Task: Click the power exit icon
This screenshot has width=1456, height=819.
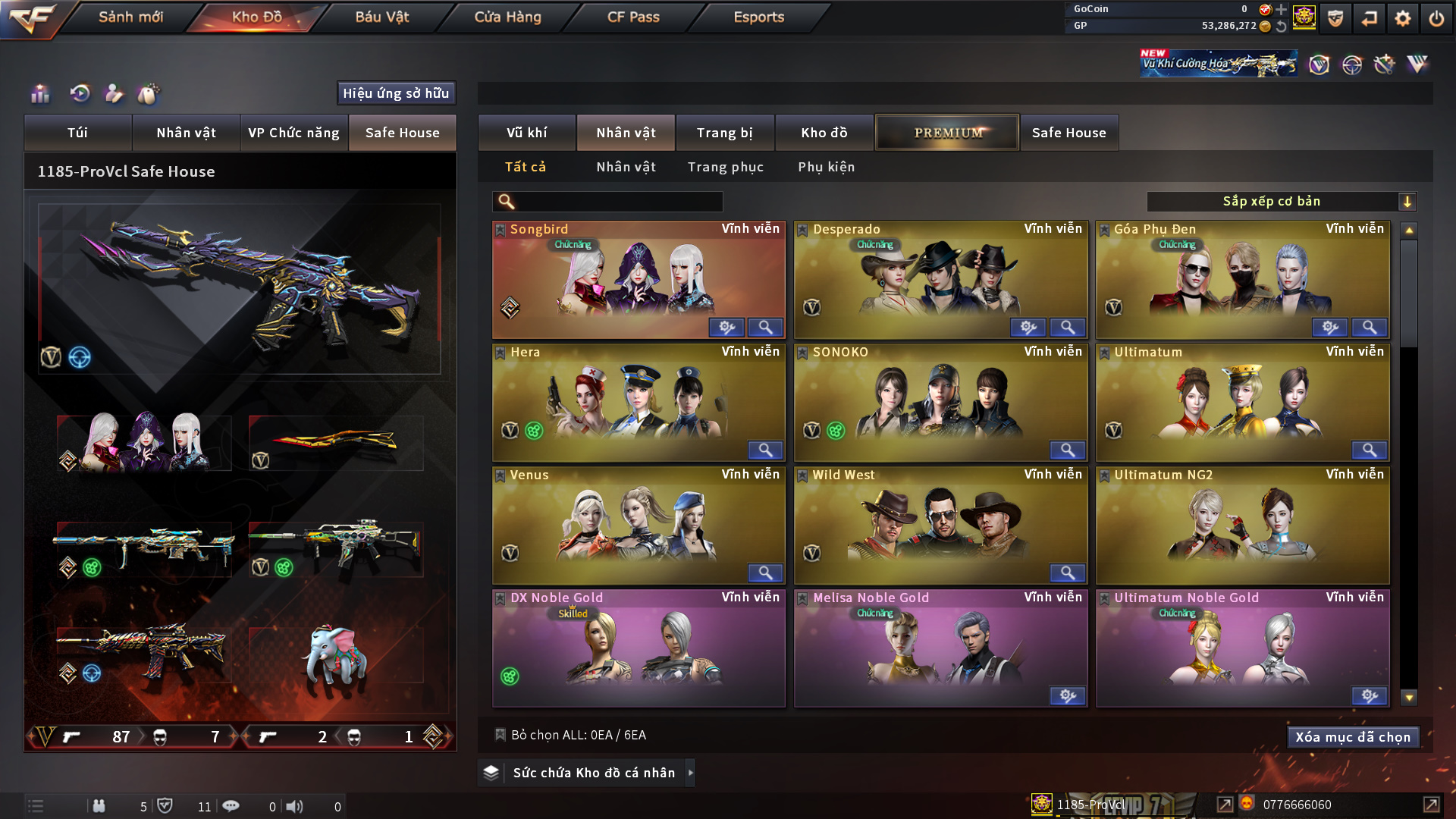Action: point(1436,18)
